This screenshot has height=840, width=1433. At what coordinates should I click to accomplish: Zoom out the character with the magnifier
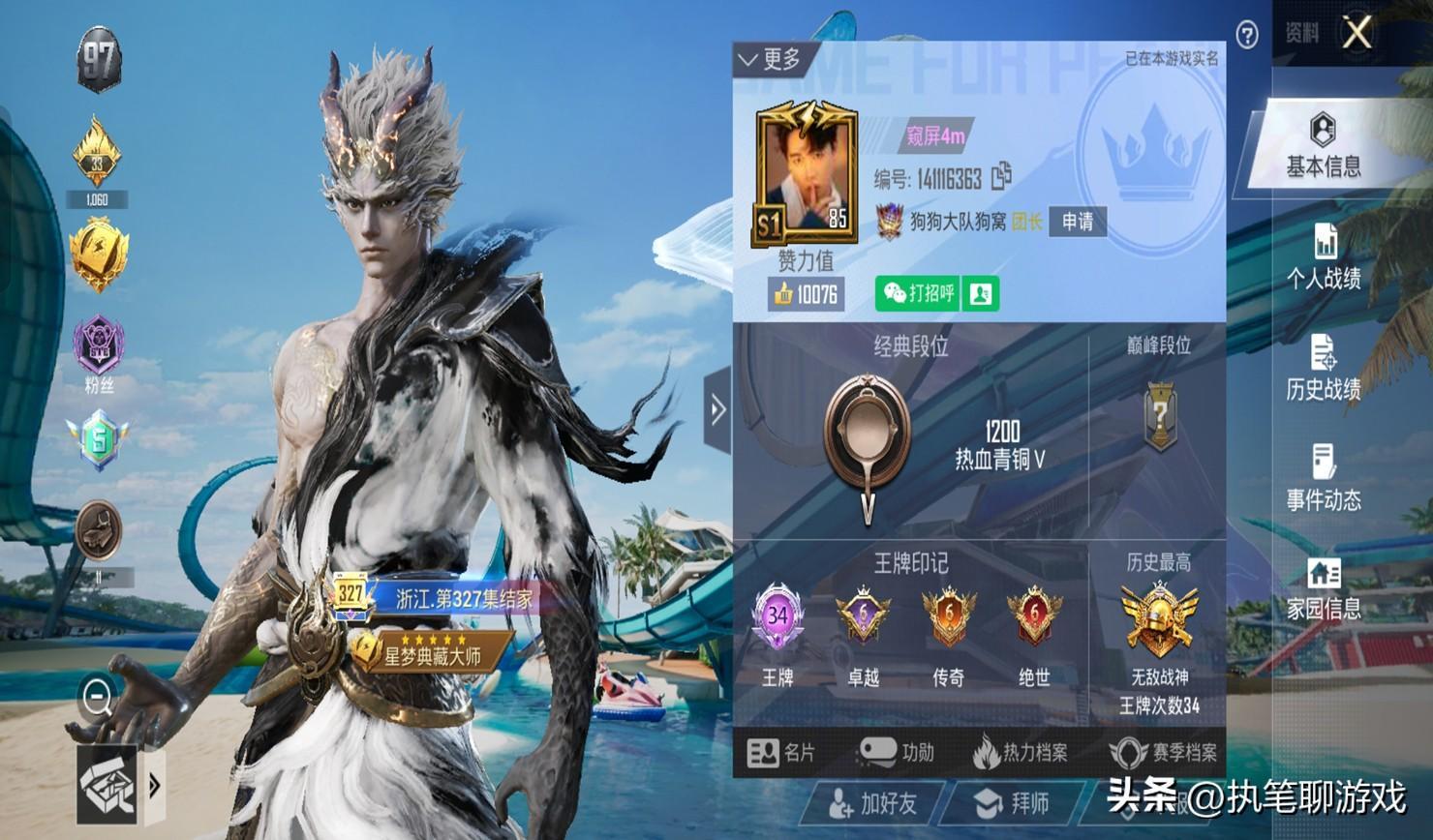click(x=98, y=696)
